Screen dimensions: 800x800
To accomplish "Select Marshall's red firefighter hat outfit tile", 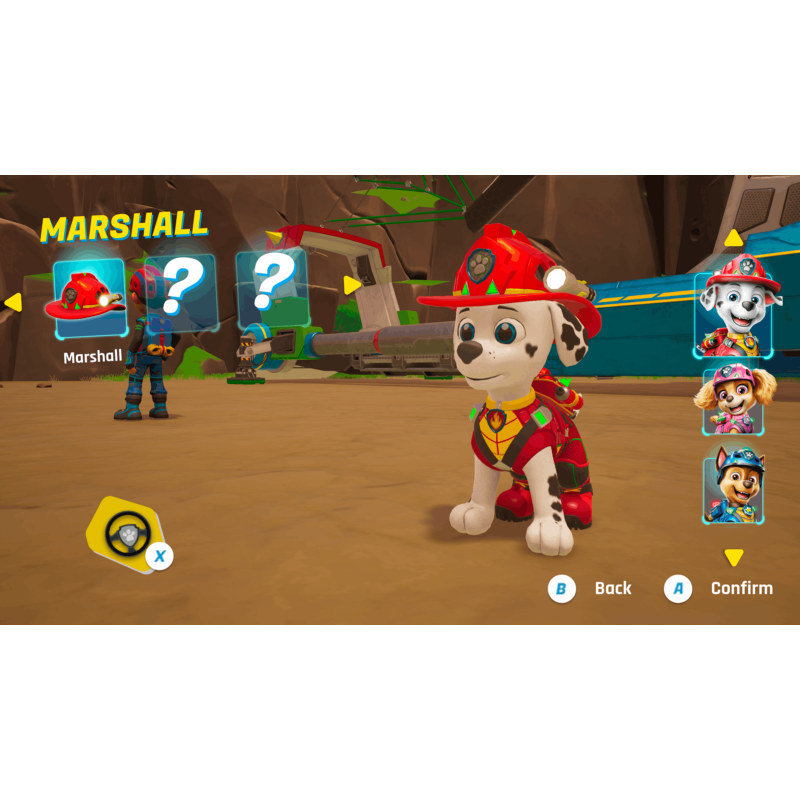I will pos(88,291).
